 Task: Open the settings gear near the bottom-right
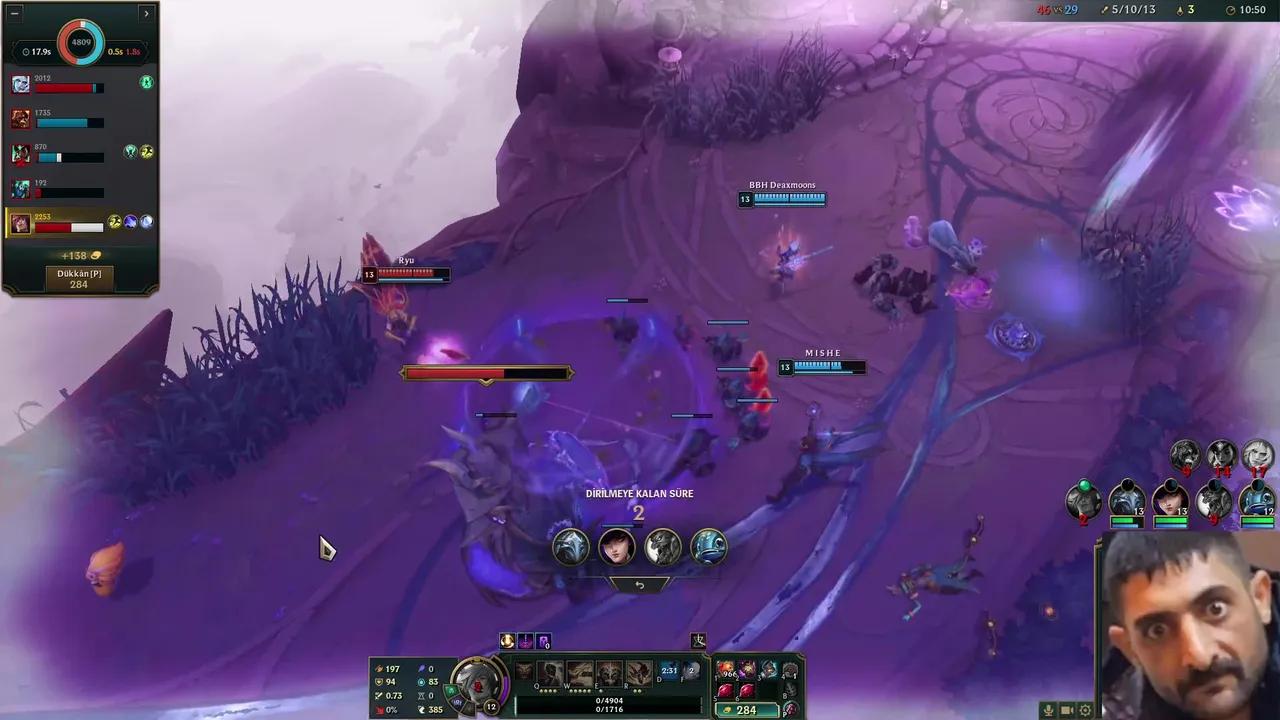1085,710
